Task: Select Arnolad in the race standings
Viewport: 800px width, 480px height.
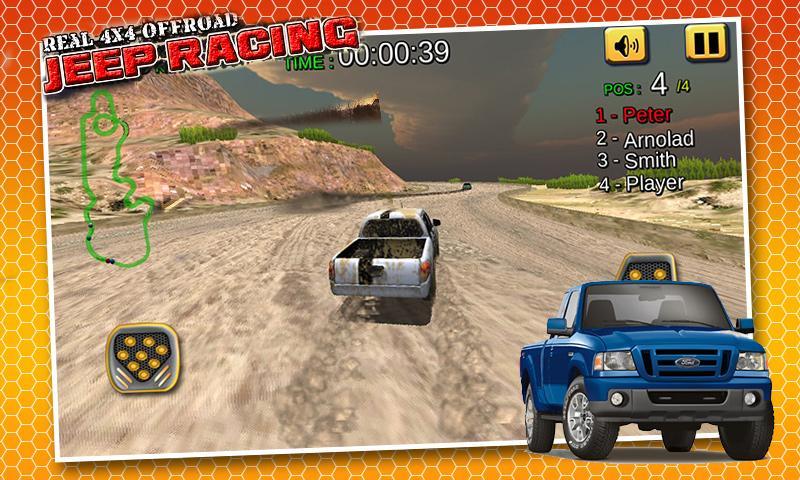Action: [x=643, y=138]
